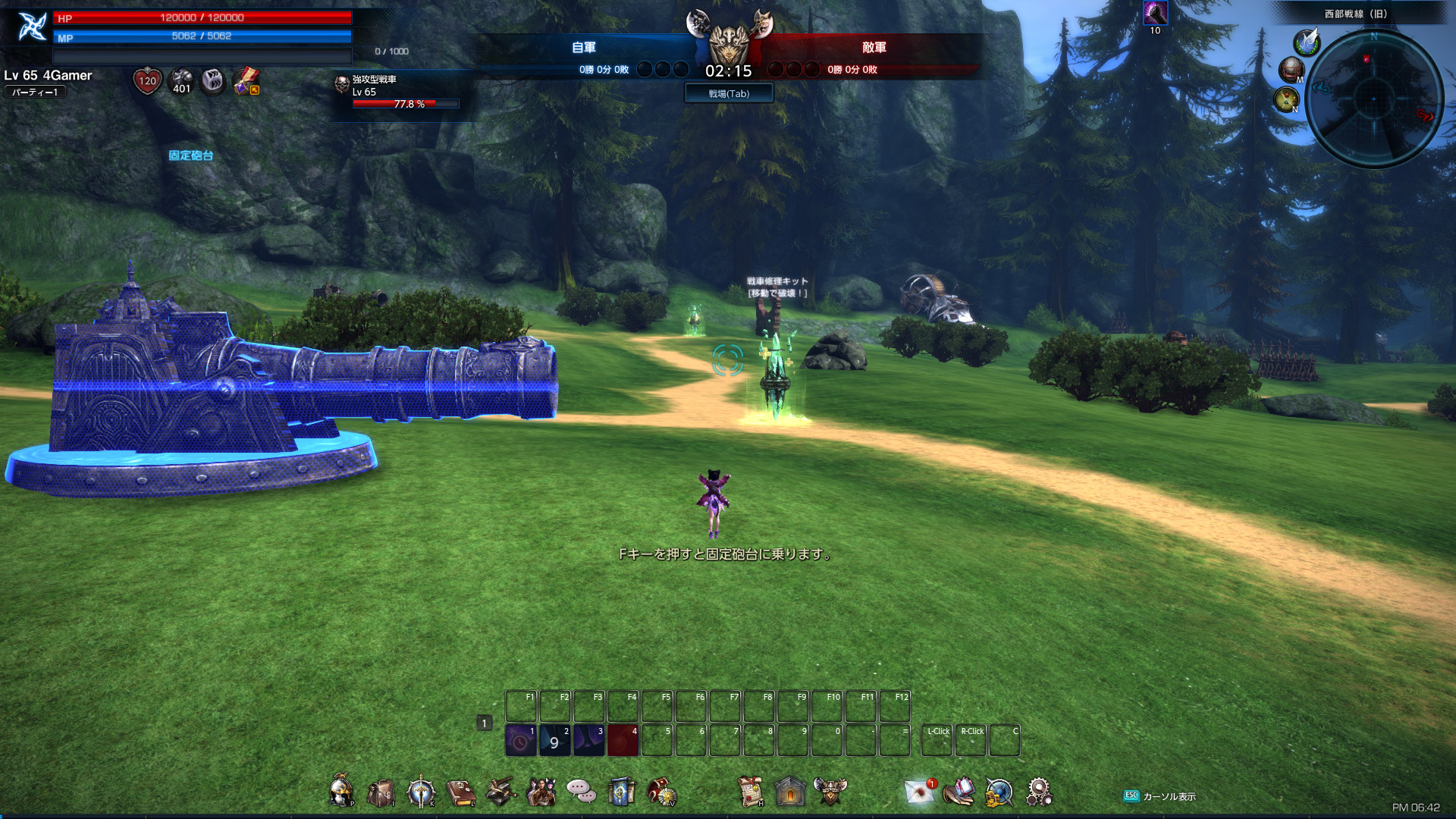
Task: Use the red skill in slot 4
Action: point(623,741)
